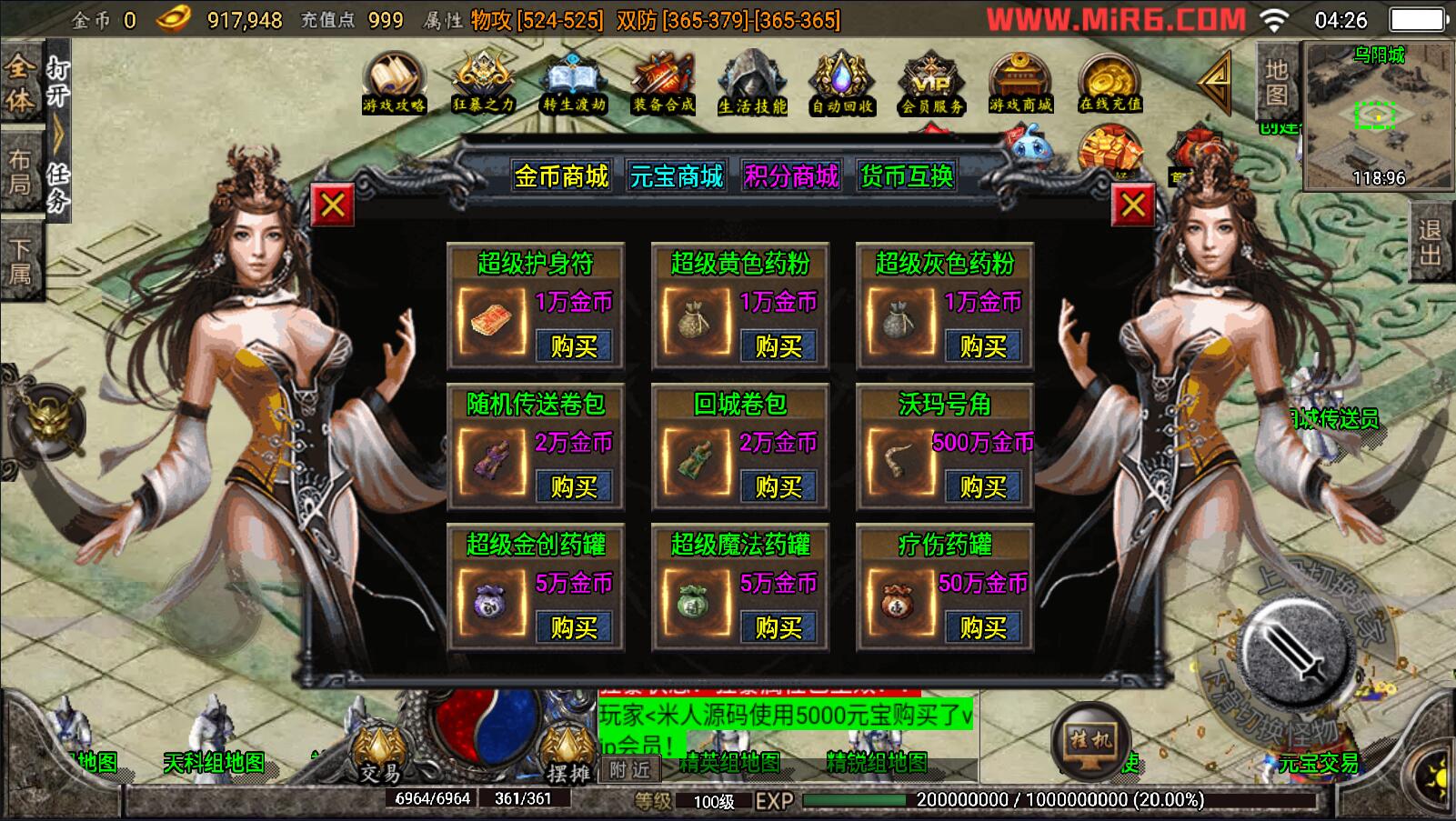Open the 在线充值 recharge icon

tap(1110, 83)
